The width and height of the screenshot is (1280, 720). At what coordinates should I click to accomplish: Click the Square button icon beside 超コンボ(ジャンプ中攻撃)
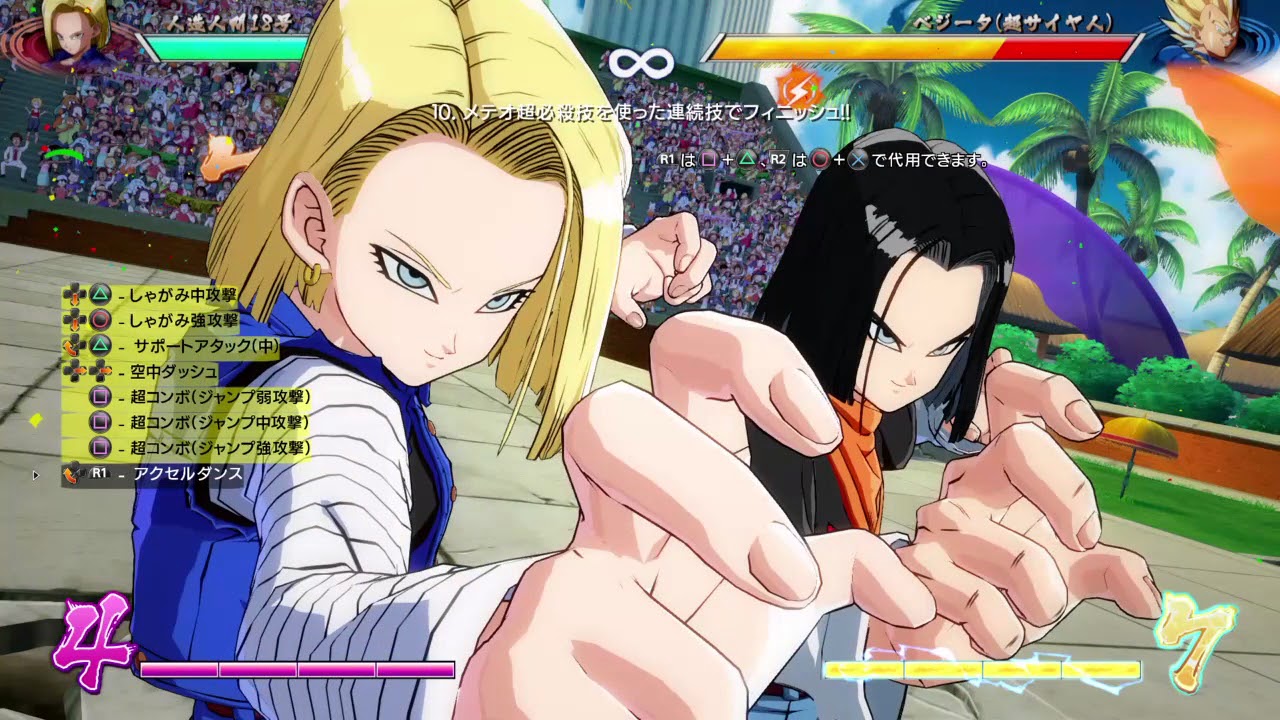[x=100, y=420]
